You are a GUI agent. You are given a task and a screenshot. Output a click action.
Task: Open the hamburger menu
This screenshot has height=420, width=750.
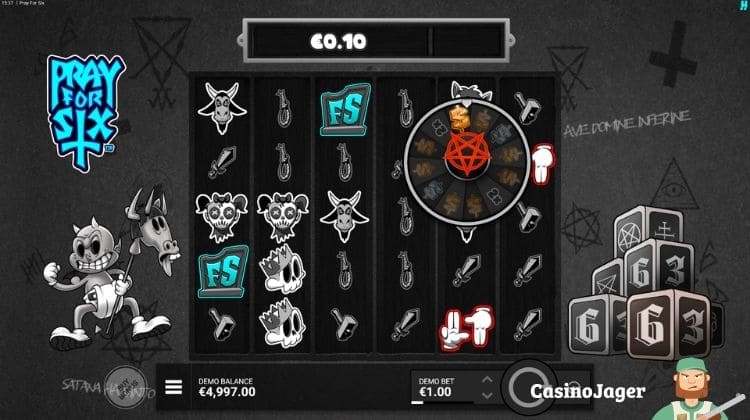click(174, 387)
